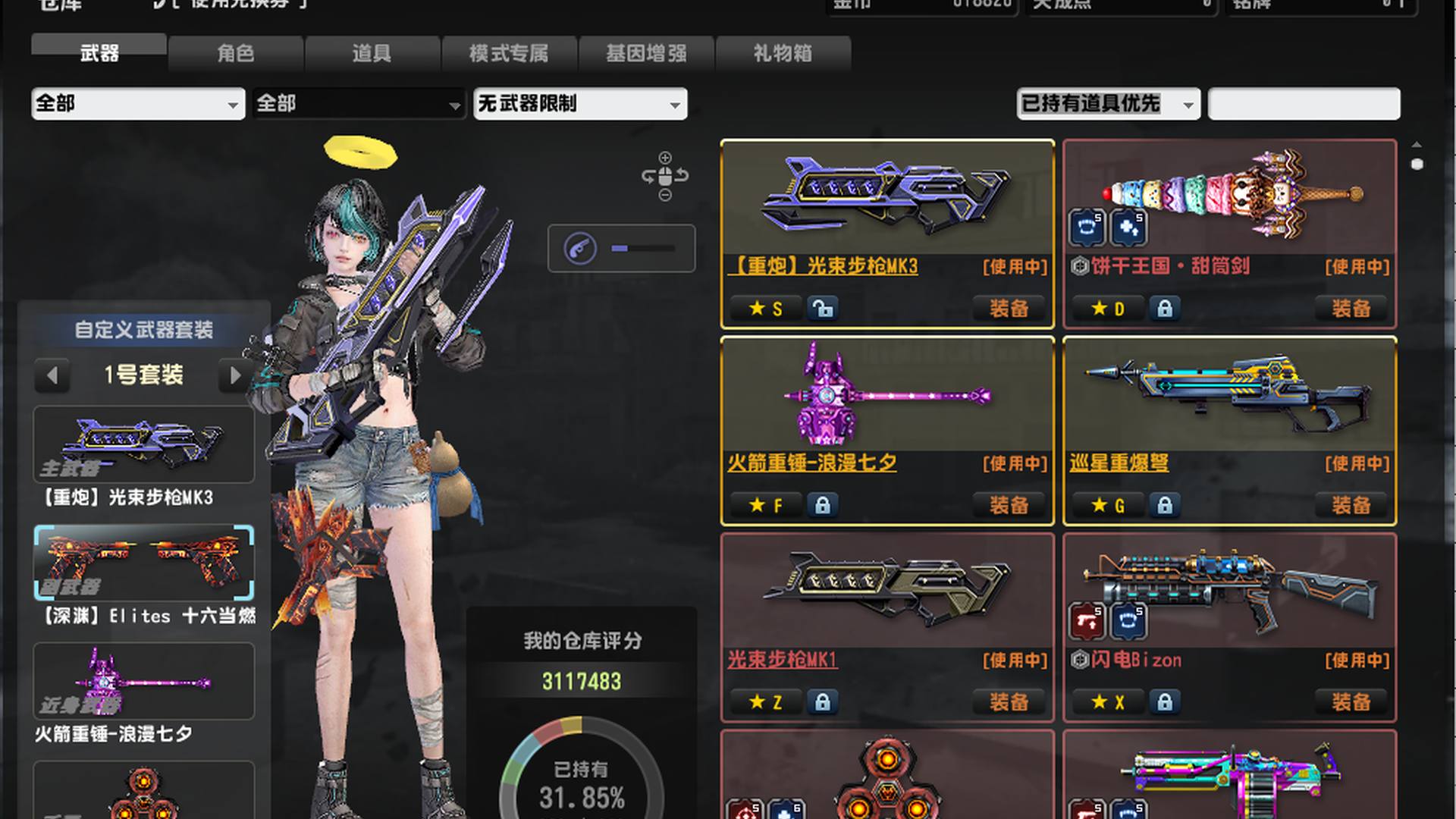Select the 【深渊】Elites secondary weapon slot
Viewport: 1456px width, 819px height.
click(144, 563)
